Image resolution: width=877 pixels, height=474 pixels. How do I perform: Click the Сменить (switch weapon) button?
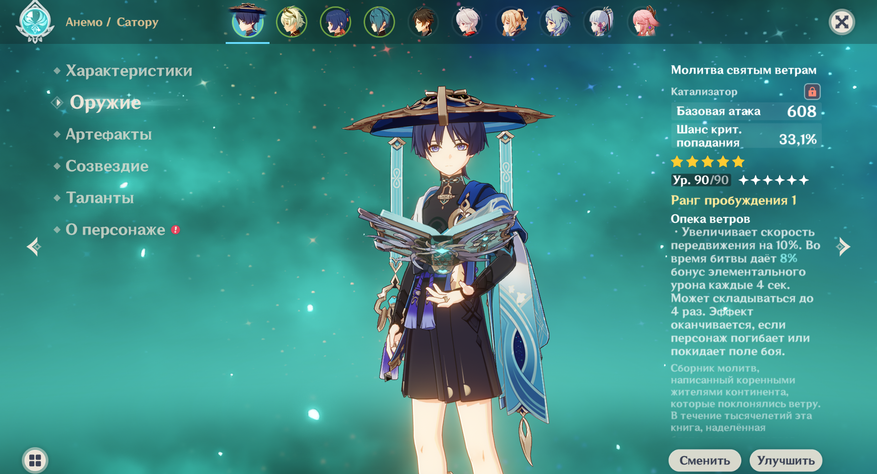(x=704, y=461)
